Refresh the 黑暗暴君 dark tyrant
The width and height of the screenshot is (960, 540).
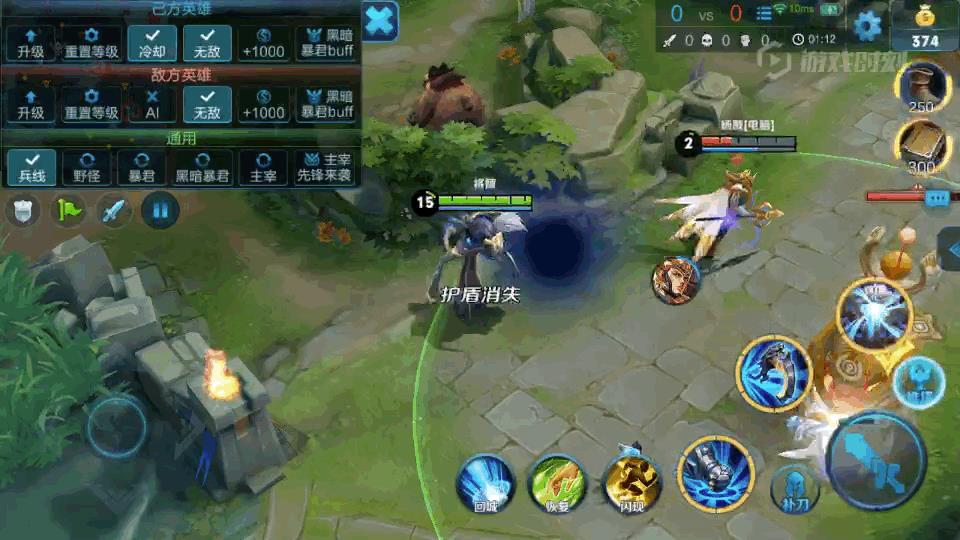pos(203,168)
